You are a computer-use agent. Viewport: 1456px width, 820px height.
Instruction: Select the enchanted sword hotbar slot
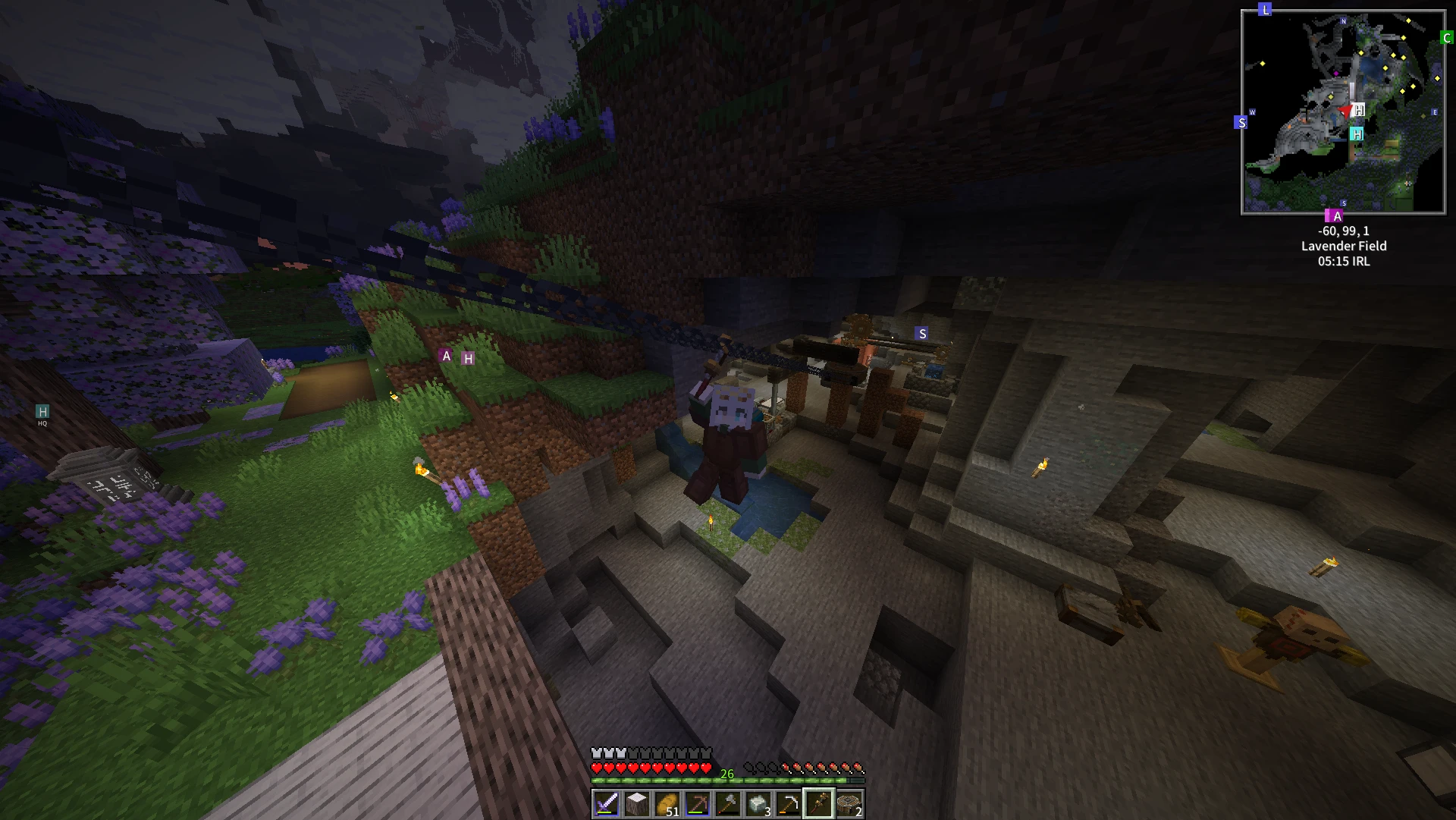pos(607,804)
